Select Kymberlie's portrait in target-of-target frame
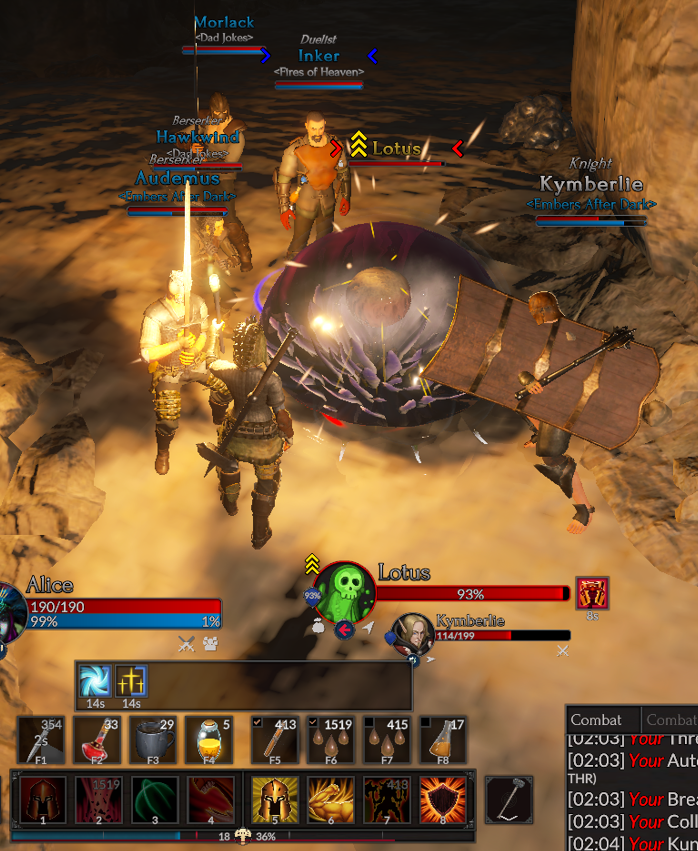Screen dimensions: 698x851 click(x=411, y=634)
